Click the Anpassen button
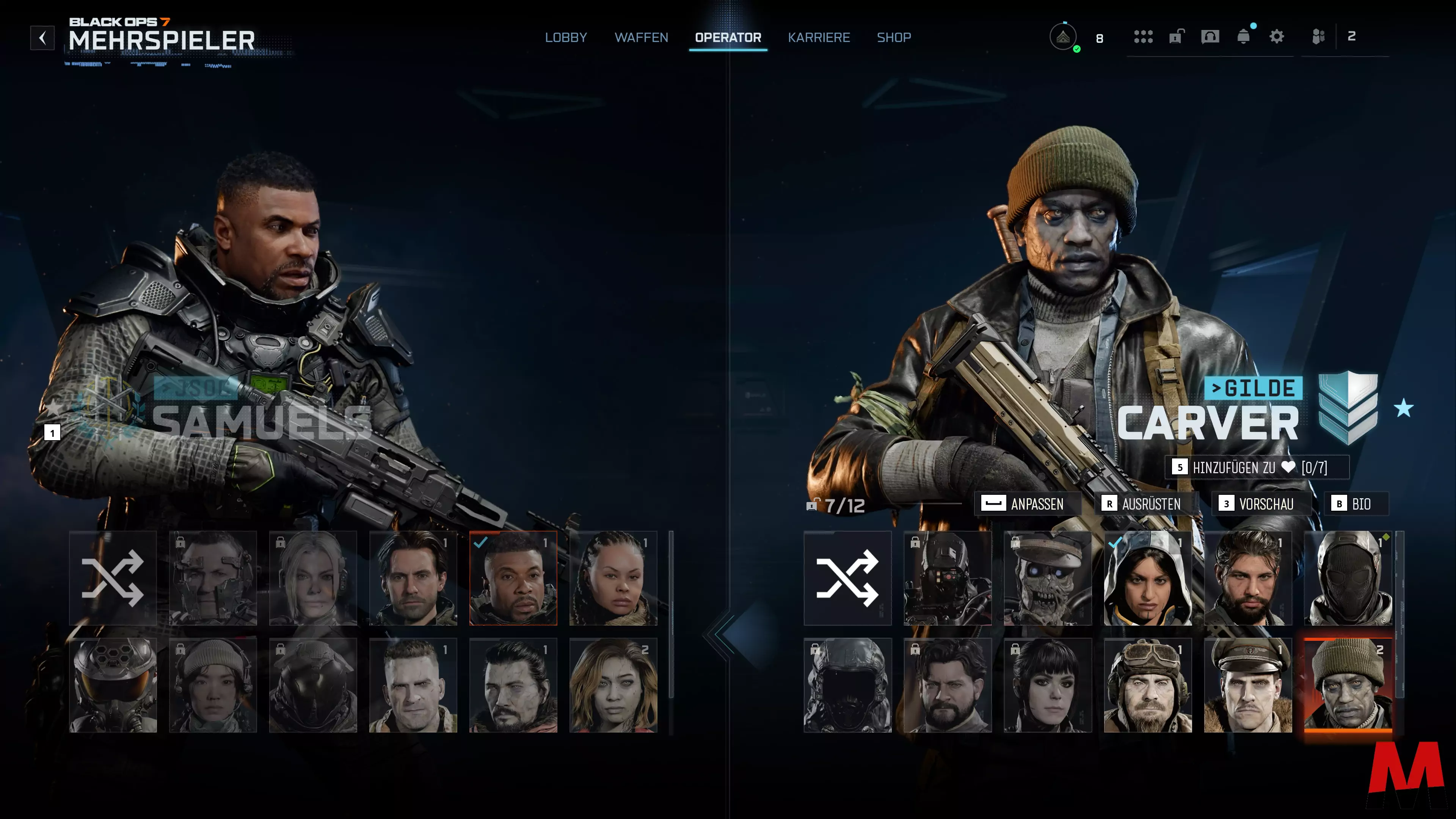The width and height of the screenshot is (1456, 819). coord(1027,504)
